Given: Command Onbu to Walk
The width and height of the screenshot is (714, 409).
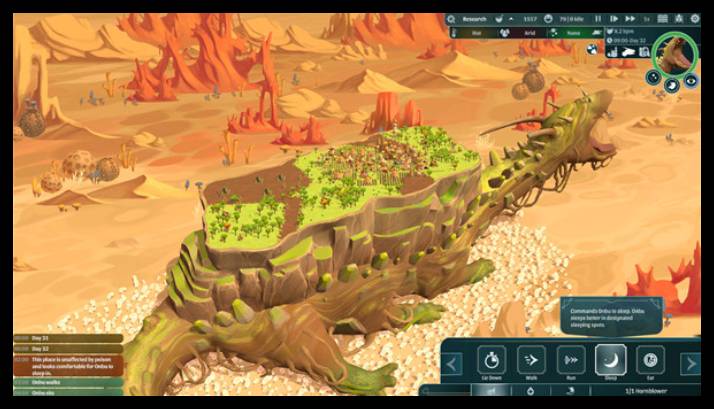Looking at the screenshot, I should [x=531, y=360].
